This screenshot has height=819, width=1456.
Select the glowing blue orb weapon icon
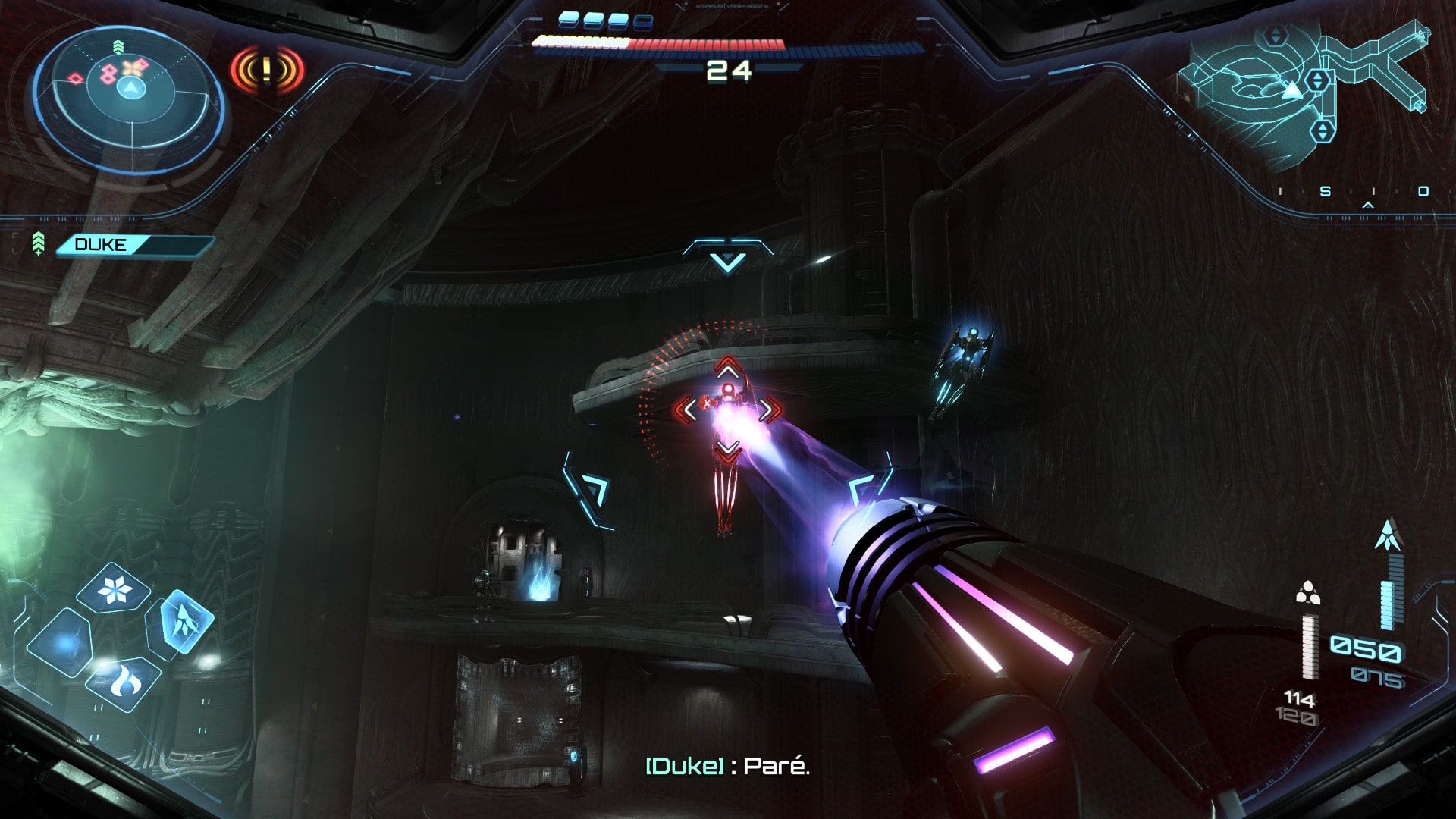62,643
